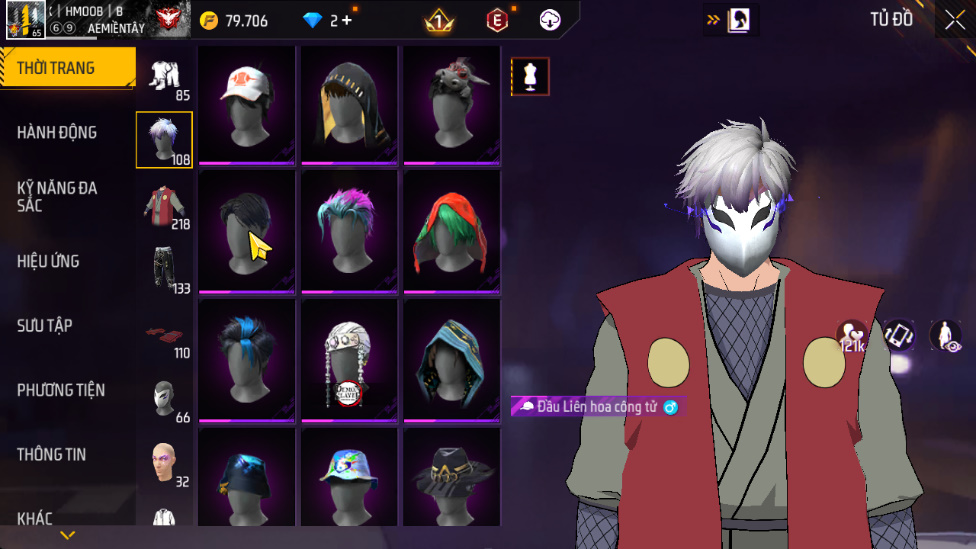Show the THÔNG TIN tab
The width and height of the screenshot is (976, 549).
tap(51, 454)
